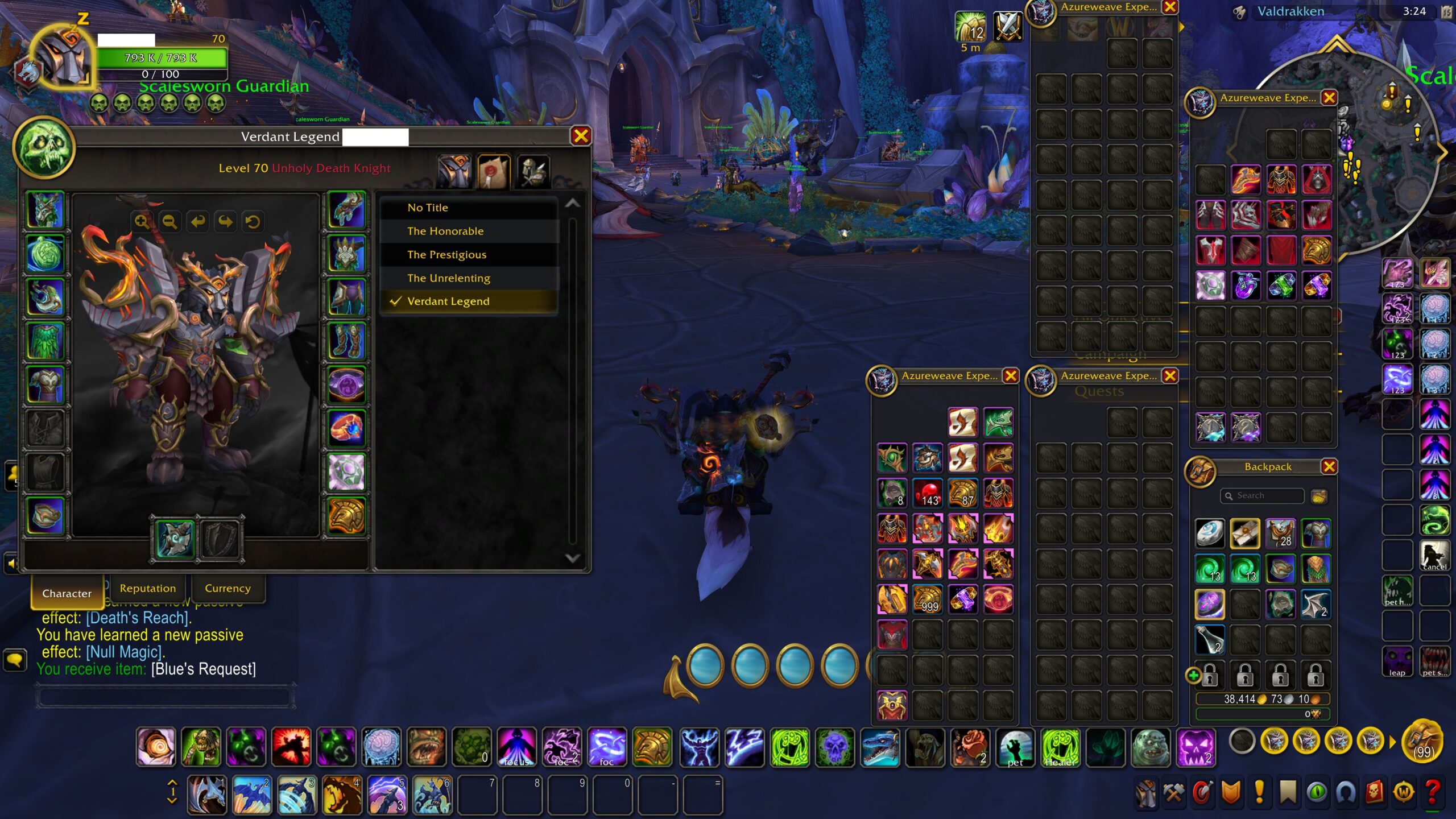Select the No Title option
The height and width of the screenshot is (819, 1456).
point(428,208)
